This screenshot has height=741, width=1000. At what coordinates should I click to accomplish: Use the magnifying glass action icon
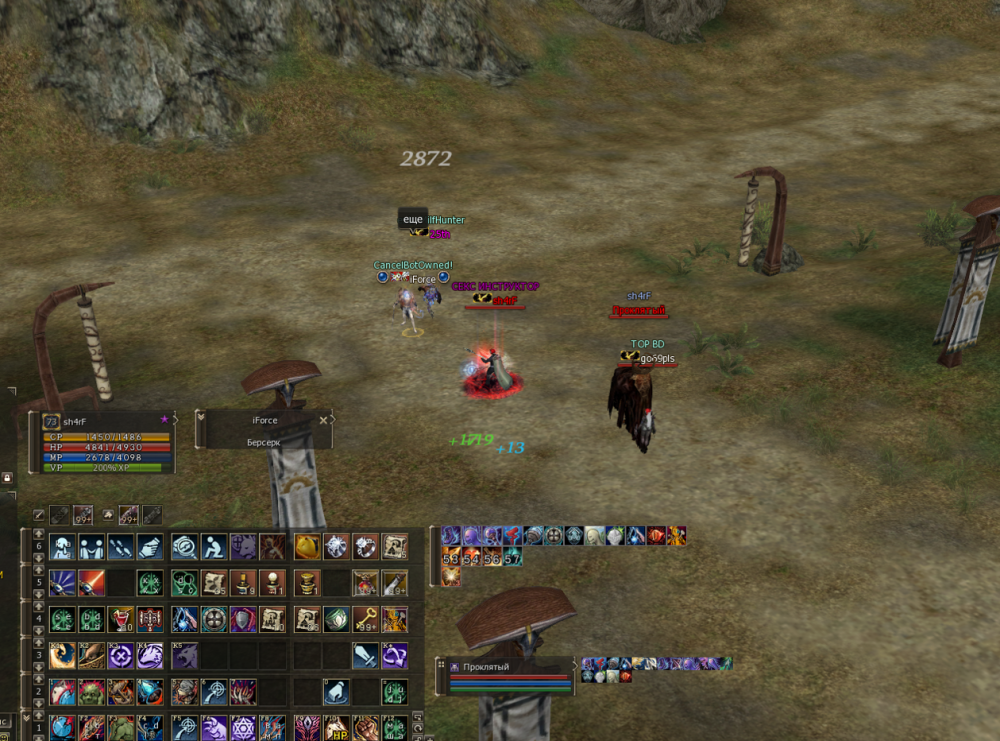184,547
